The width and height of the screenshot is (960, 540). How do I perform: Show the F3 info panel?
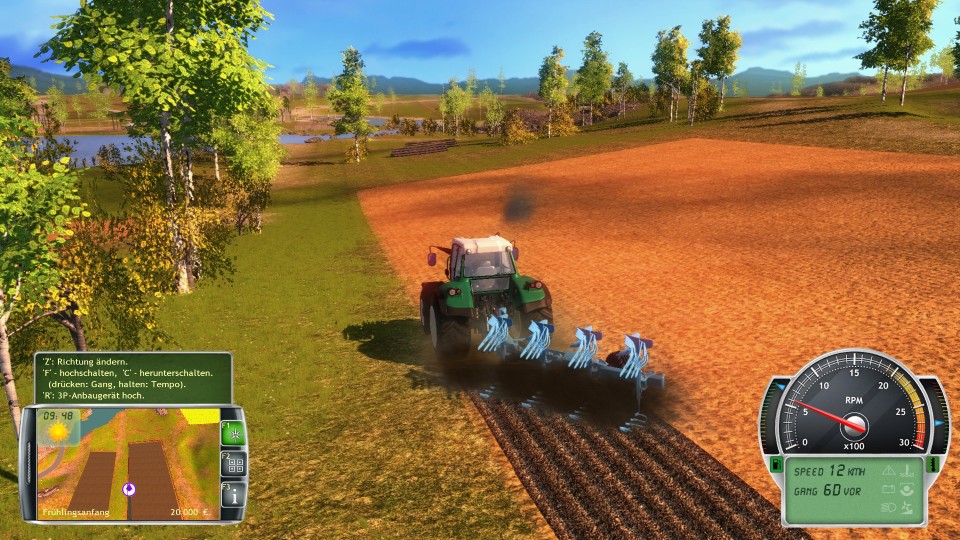[233, 494]
